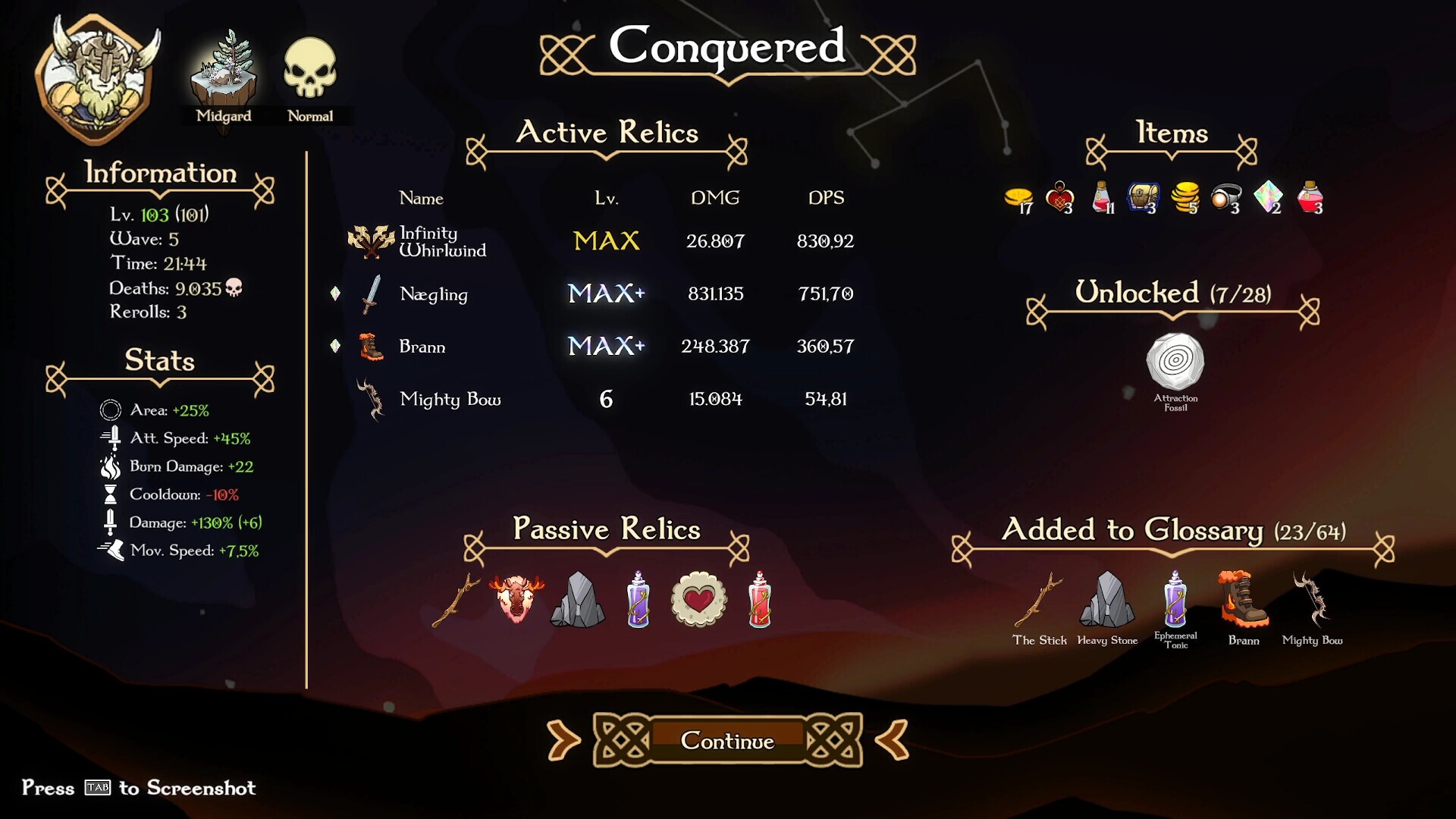Select the Heavy Stone glossary icon
This screenshot has width=1456, height=819.
click(x=1108, y=599)
